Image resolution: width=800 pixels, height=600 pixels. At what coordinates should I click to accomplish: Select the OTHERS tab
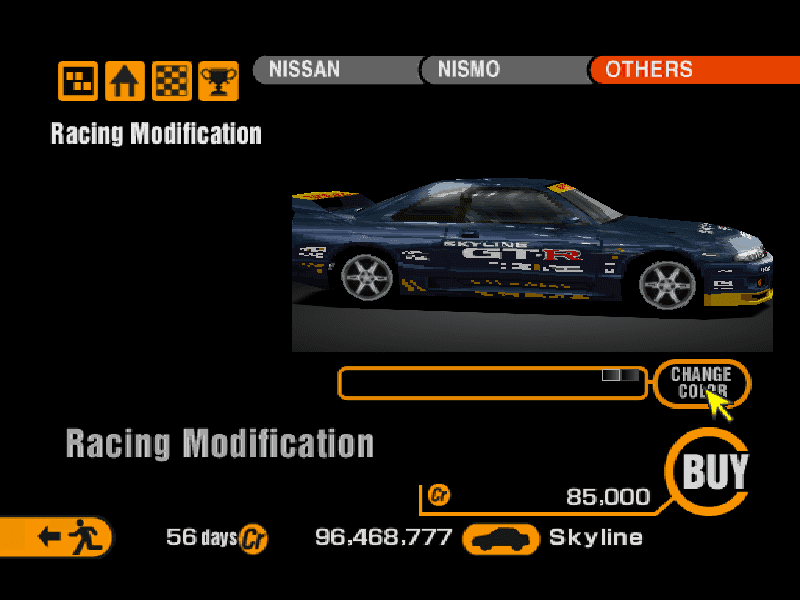point(690,70)
